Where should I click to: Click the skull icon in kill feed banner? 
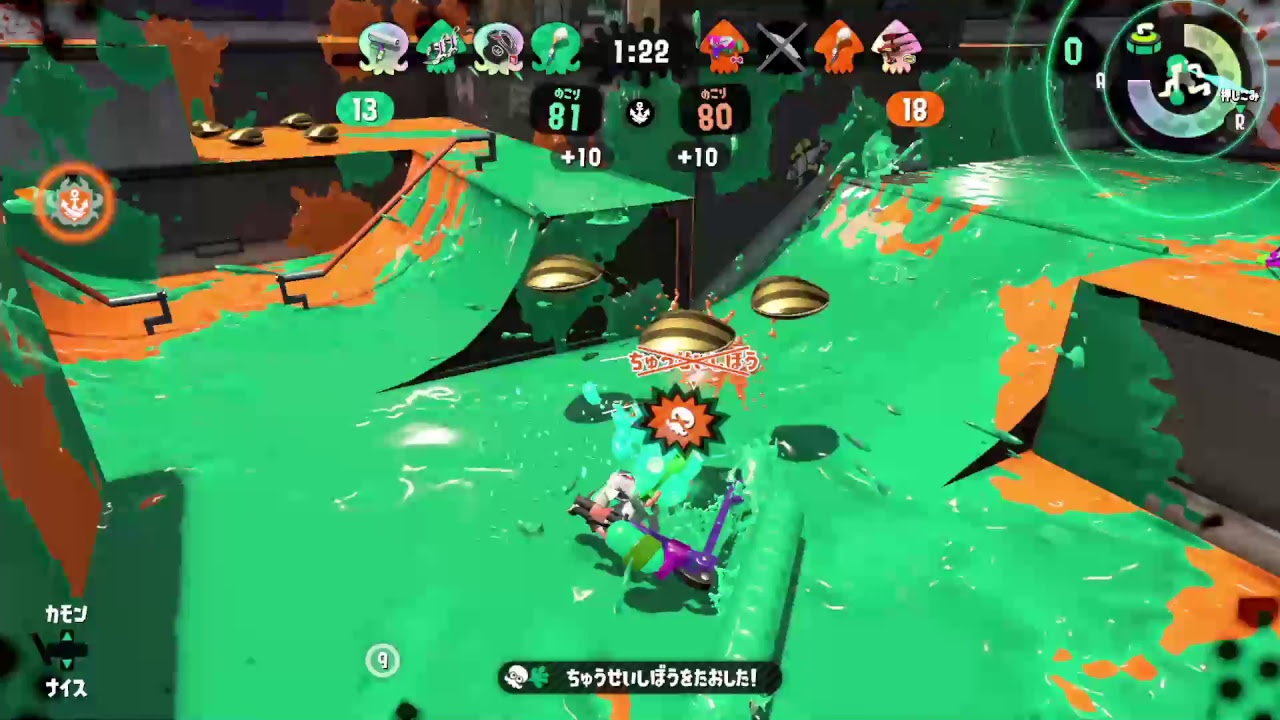[x=515, y=677]
